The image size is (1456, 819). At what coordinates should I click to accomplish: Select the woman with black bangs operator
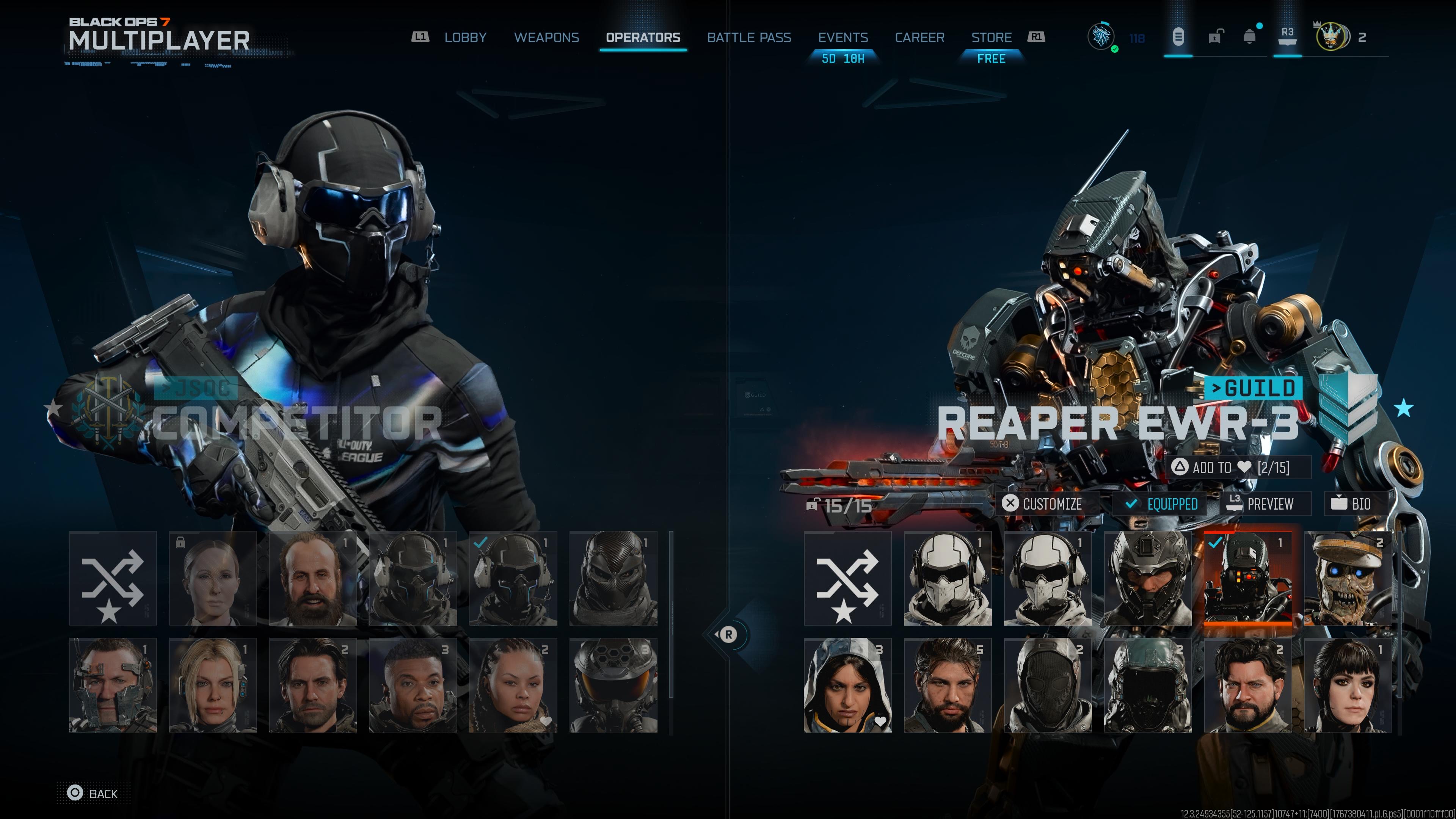tap(1348, 685)
